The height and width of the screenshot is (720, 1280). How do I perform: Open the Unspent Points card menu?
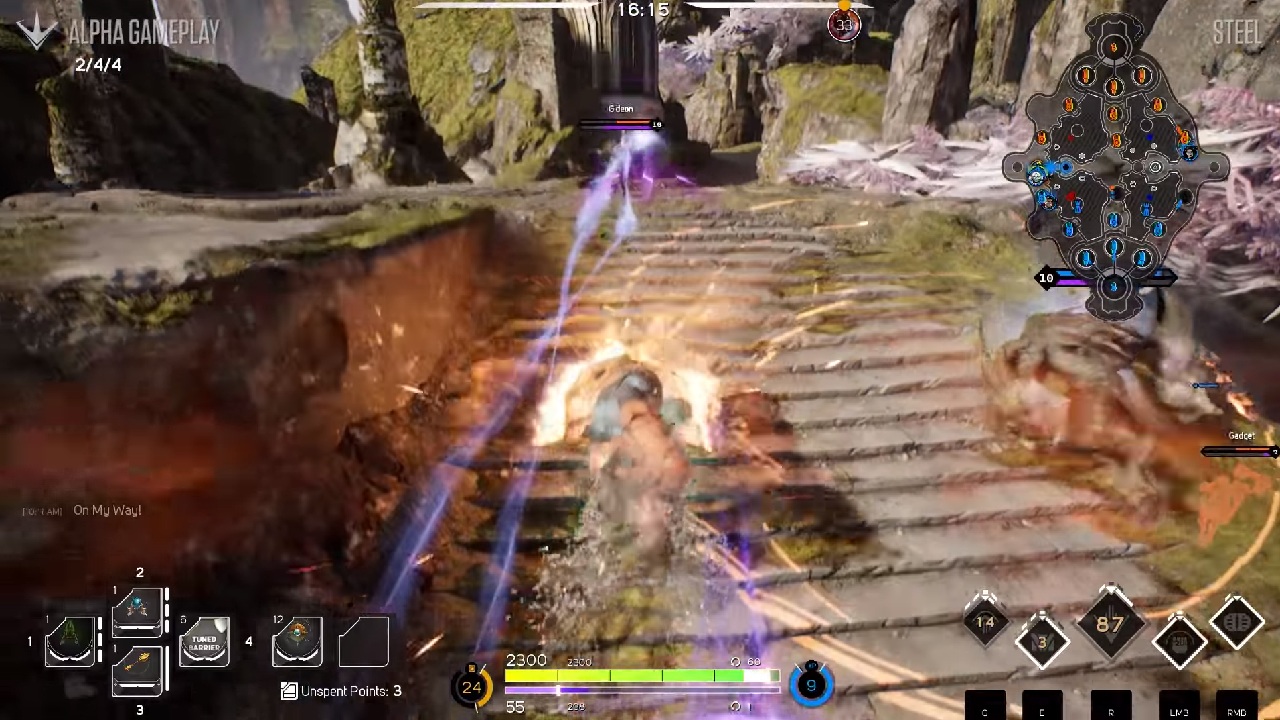[341, 690]
